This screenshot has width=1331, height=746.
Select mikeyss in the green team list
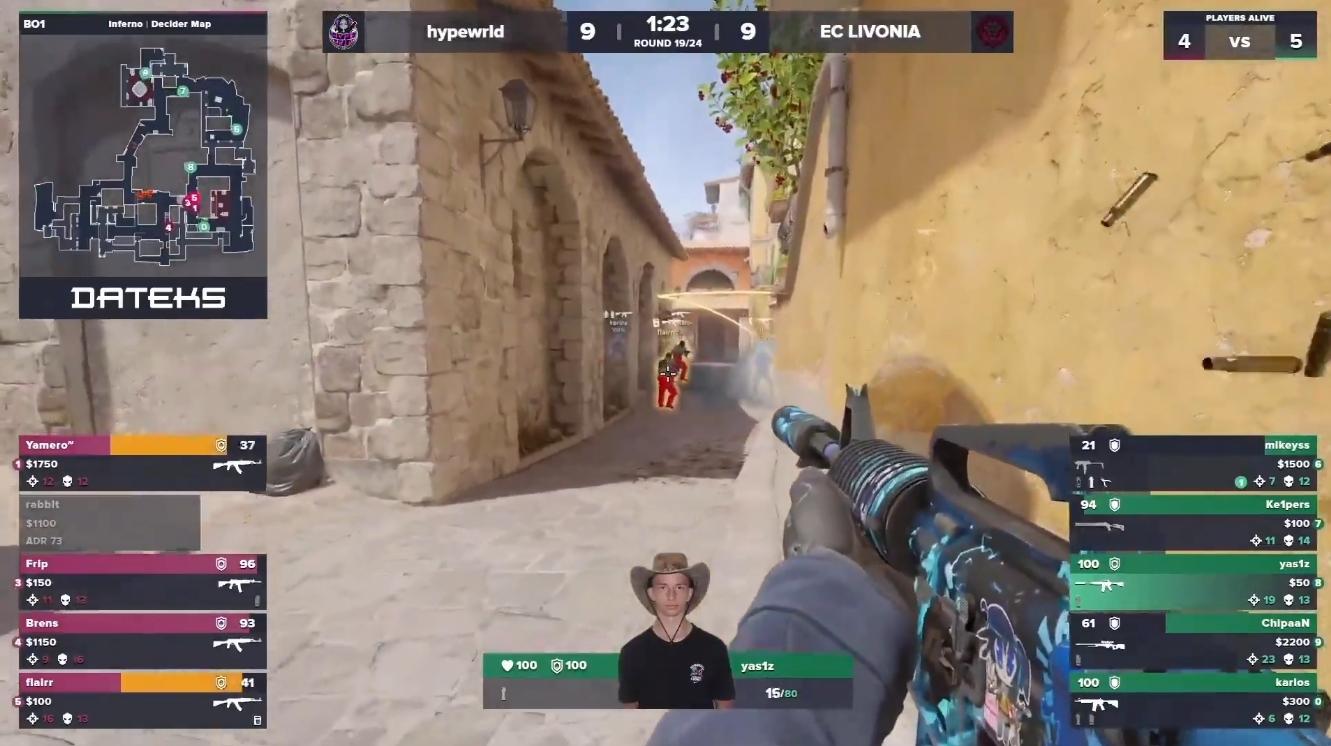(1196, 463)
